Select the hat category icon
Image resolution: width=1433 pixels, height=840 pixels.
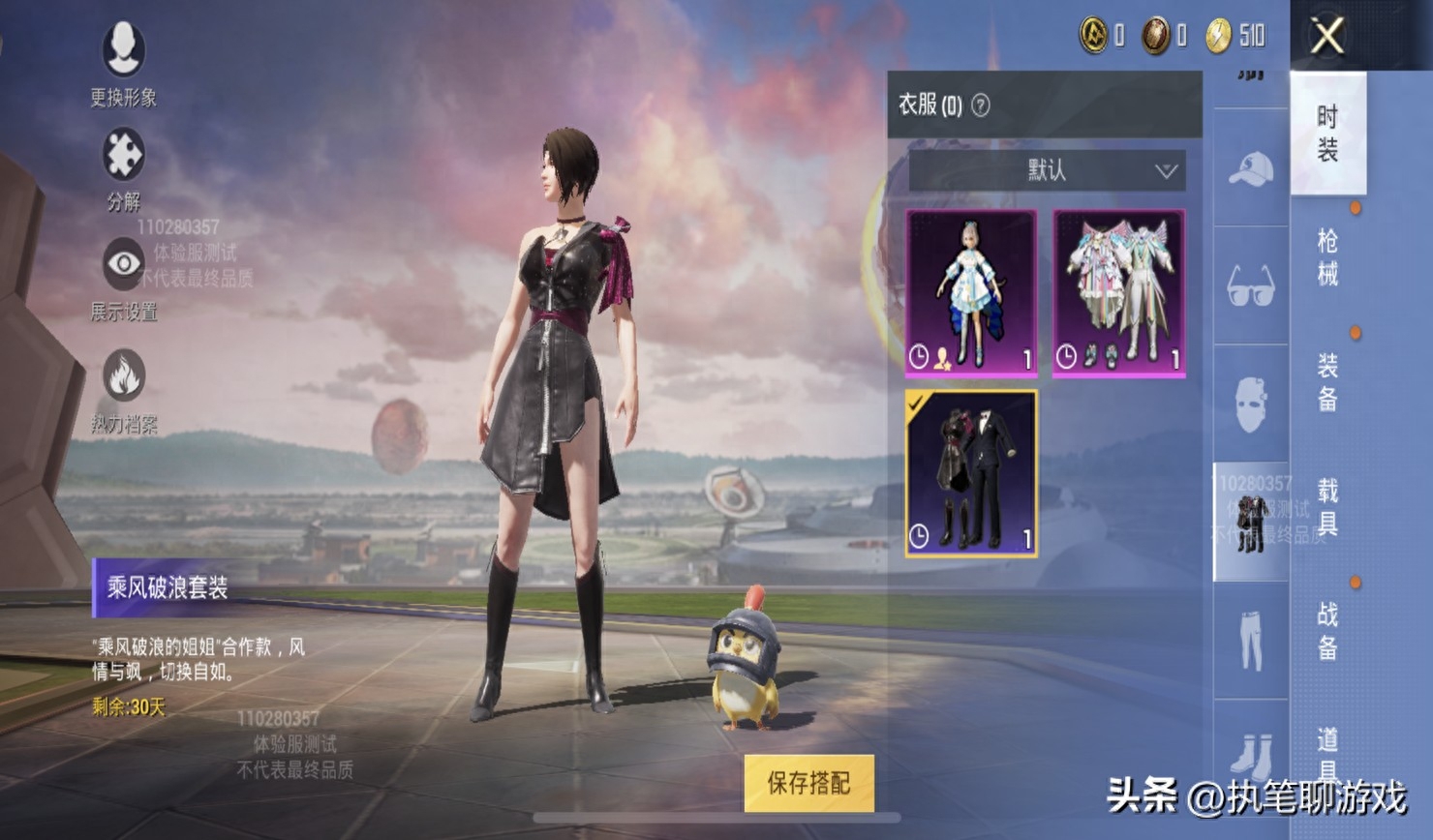1251,167
